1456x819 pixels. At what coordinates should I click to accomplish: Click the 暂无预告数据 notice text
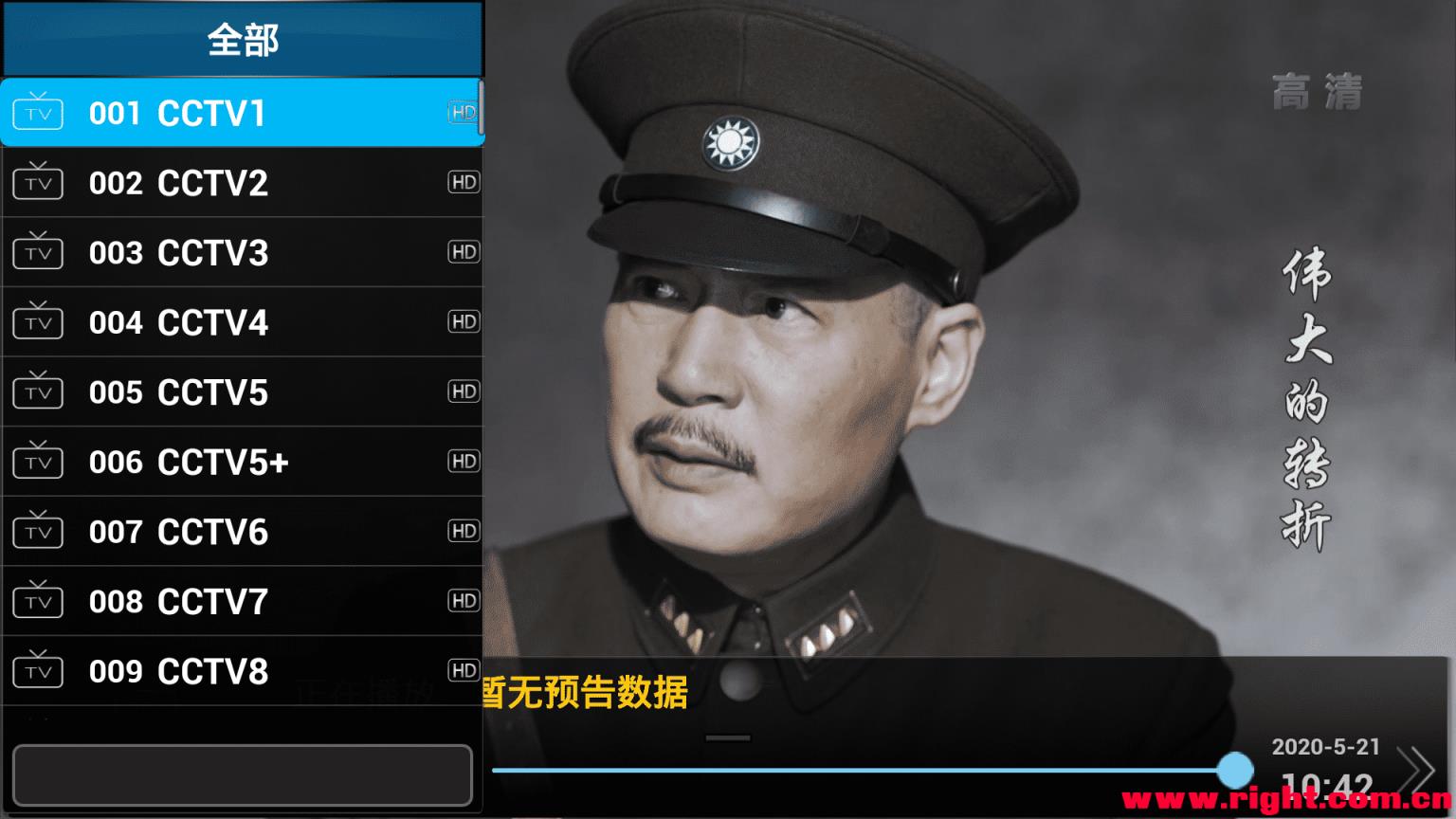pyautogui.click(x=585, y=692)
